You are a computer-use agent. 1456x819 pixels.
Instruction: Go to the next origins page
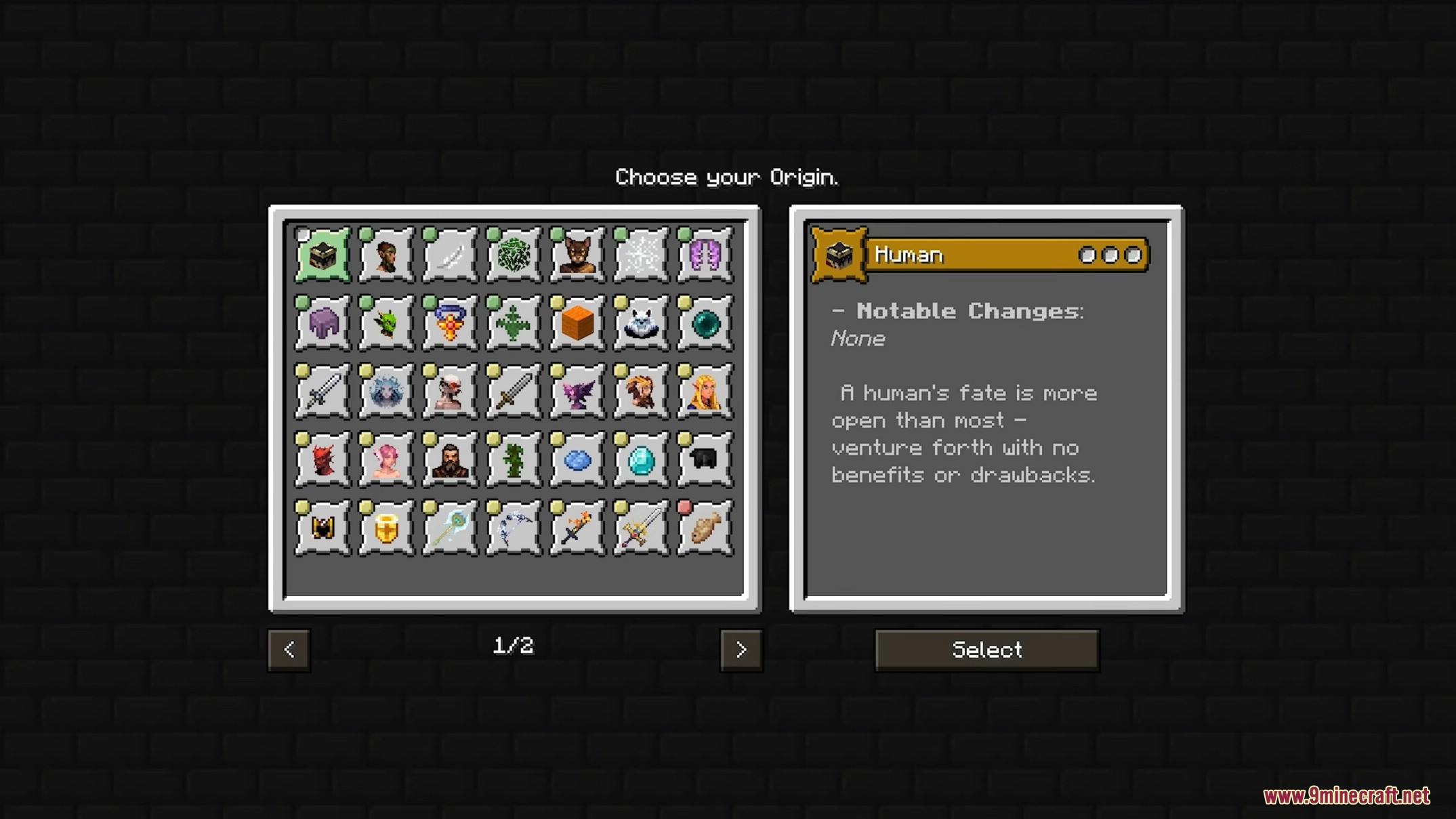[741, 650]
